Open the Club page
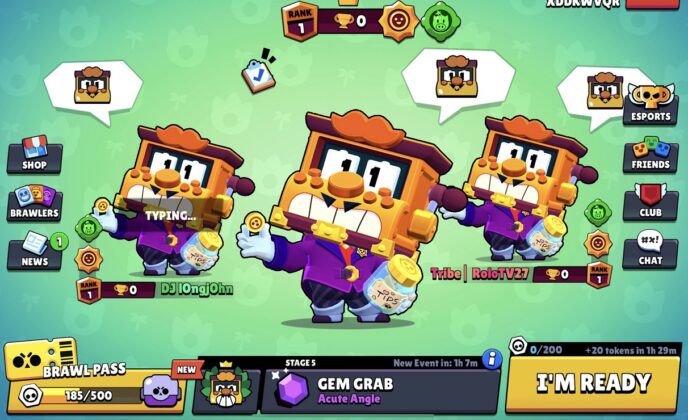 coord(651,203)
